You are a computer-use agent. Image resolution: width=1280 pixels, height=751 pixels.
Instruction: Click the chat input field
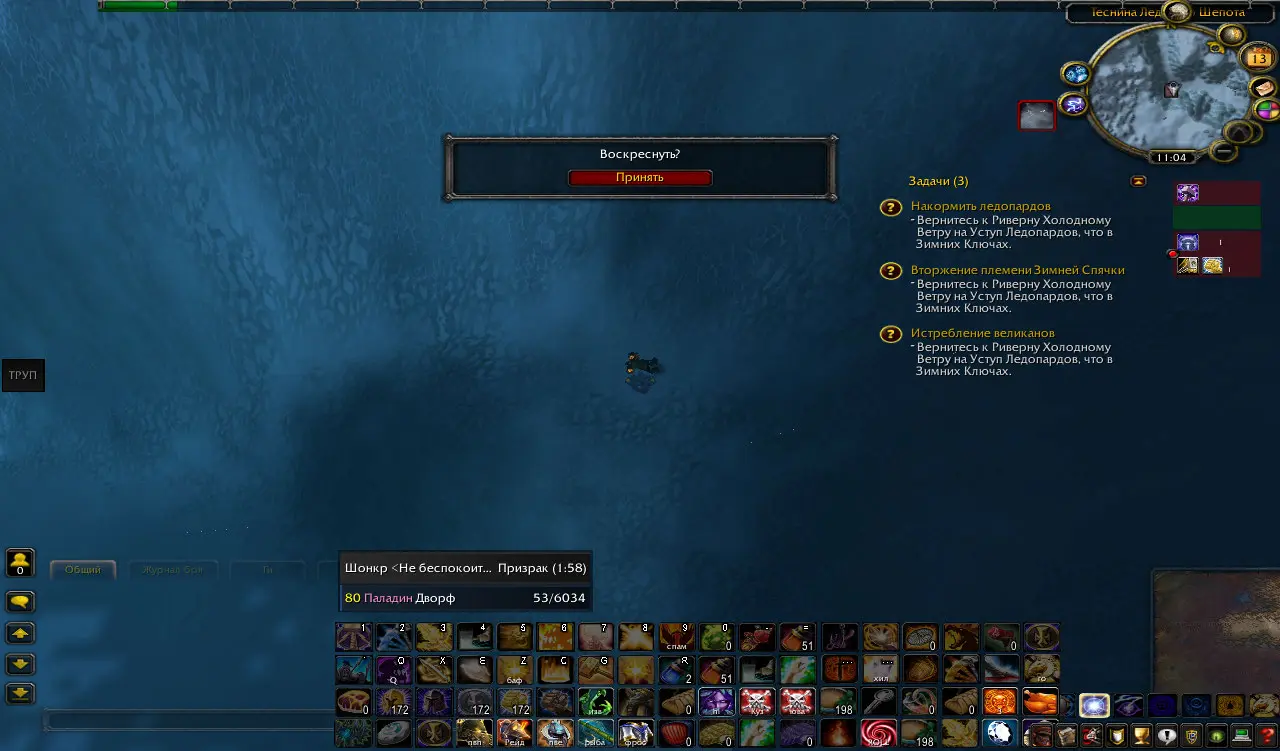pyautogui.click(x=190, y=720)
